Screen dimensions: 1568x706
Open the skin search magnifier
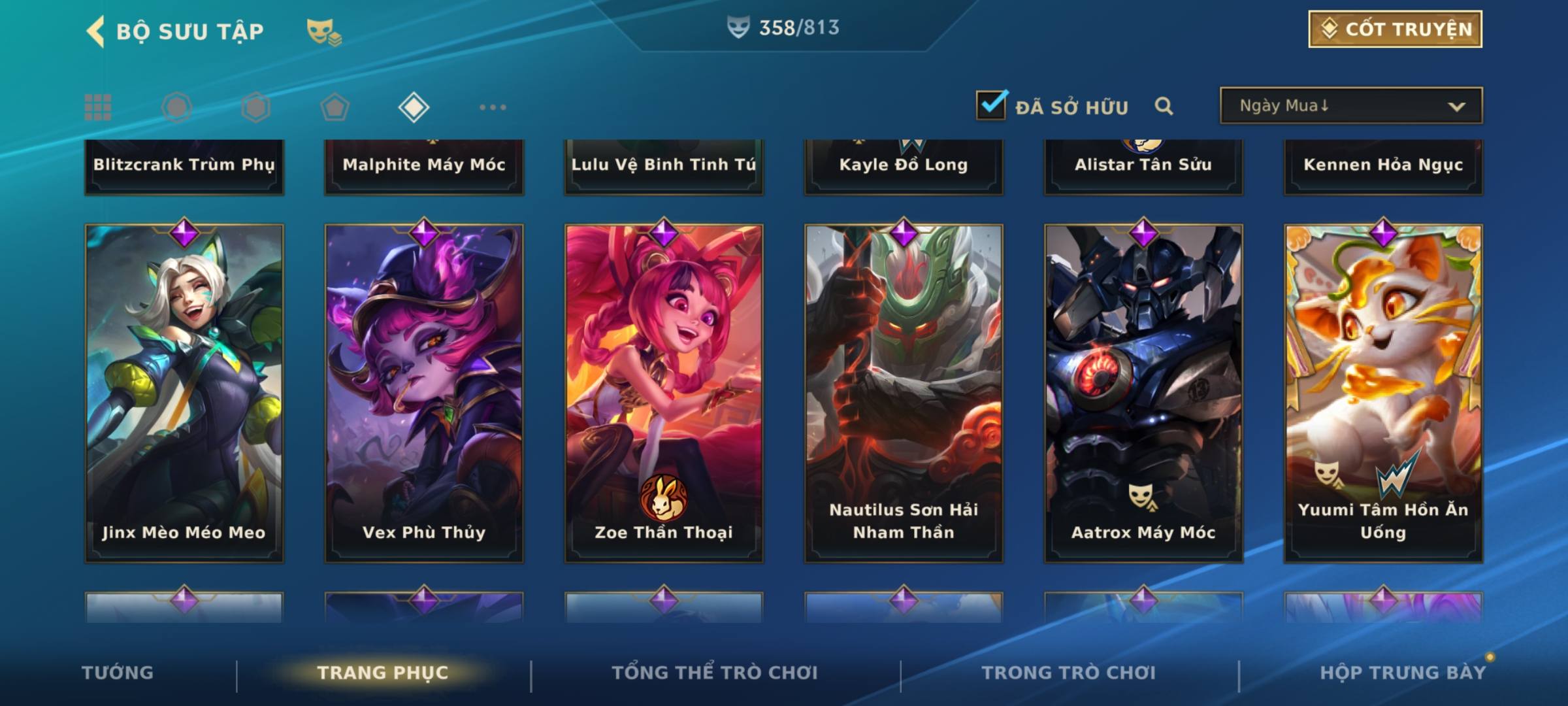[x=1164, y=106]
